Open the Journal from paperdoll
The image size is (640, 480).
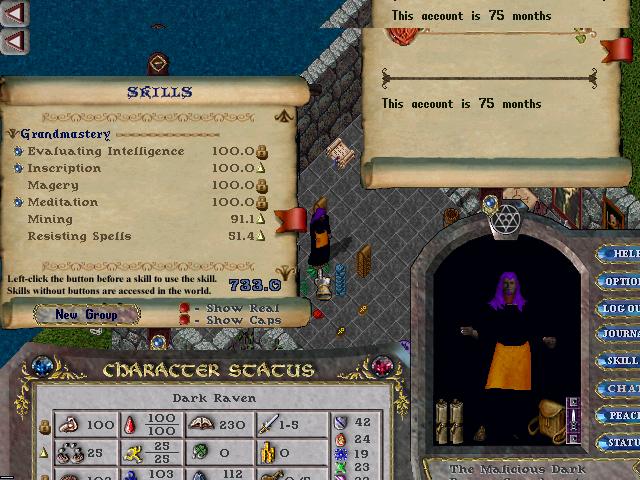[x=622, y=335]
